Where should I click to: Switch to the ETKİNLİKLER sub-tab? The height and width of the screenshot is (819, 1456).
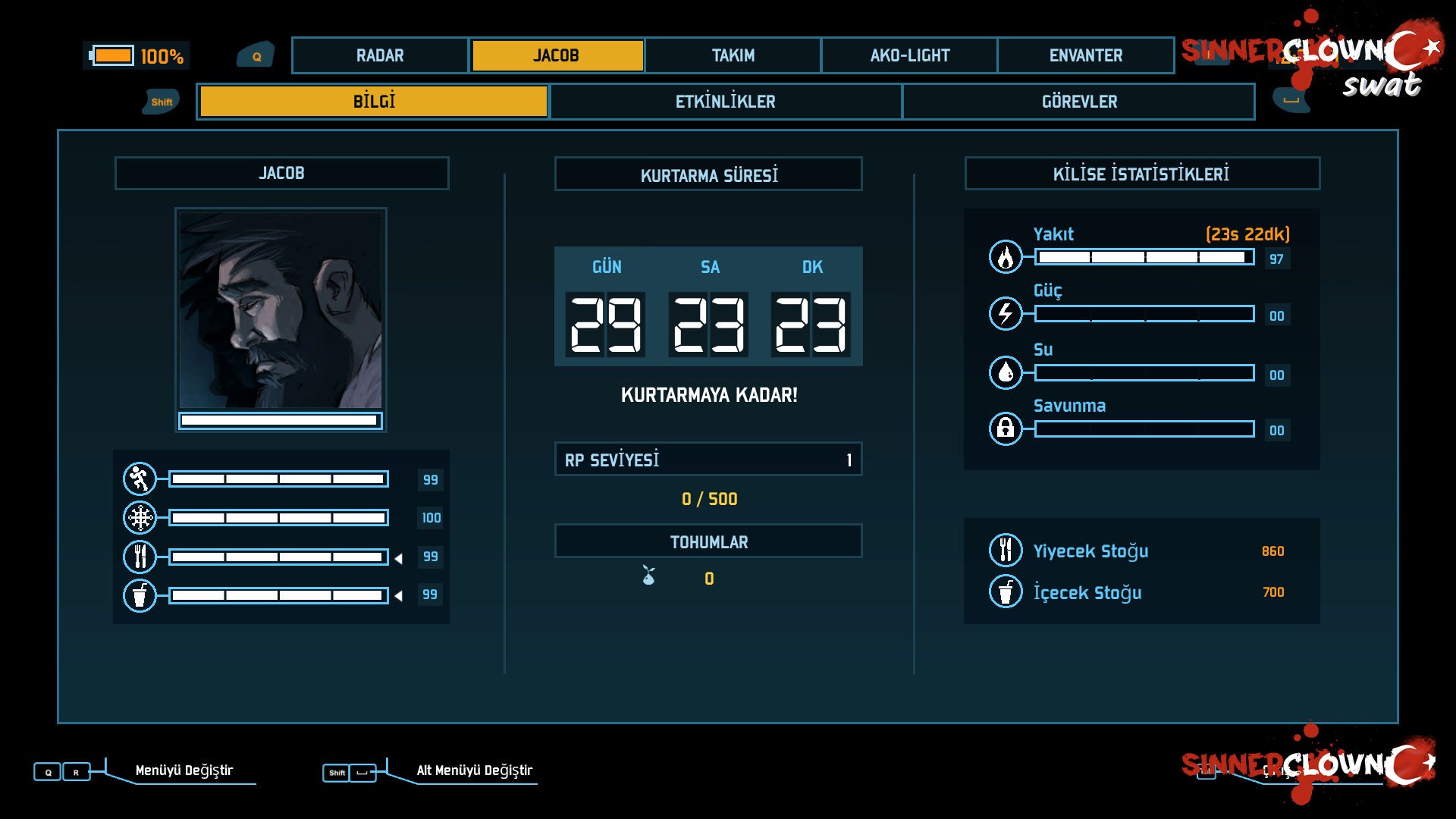(726, 102)
